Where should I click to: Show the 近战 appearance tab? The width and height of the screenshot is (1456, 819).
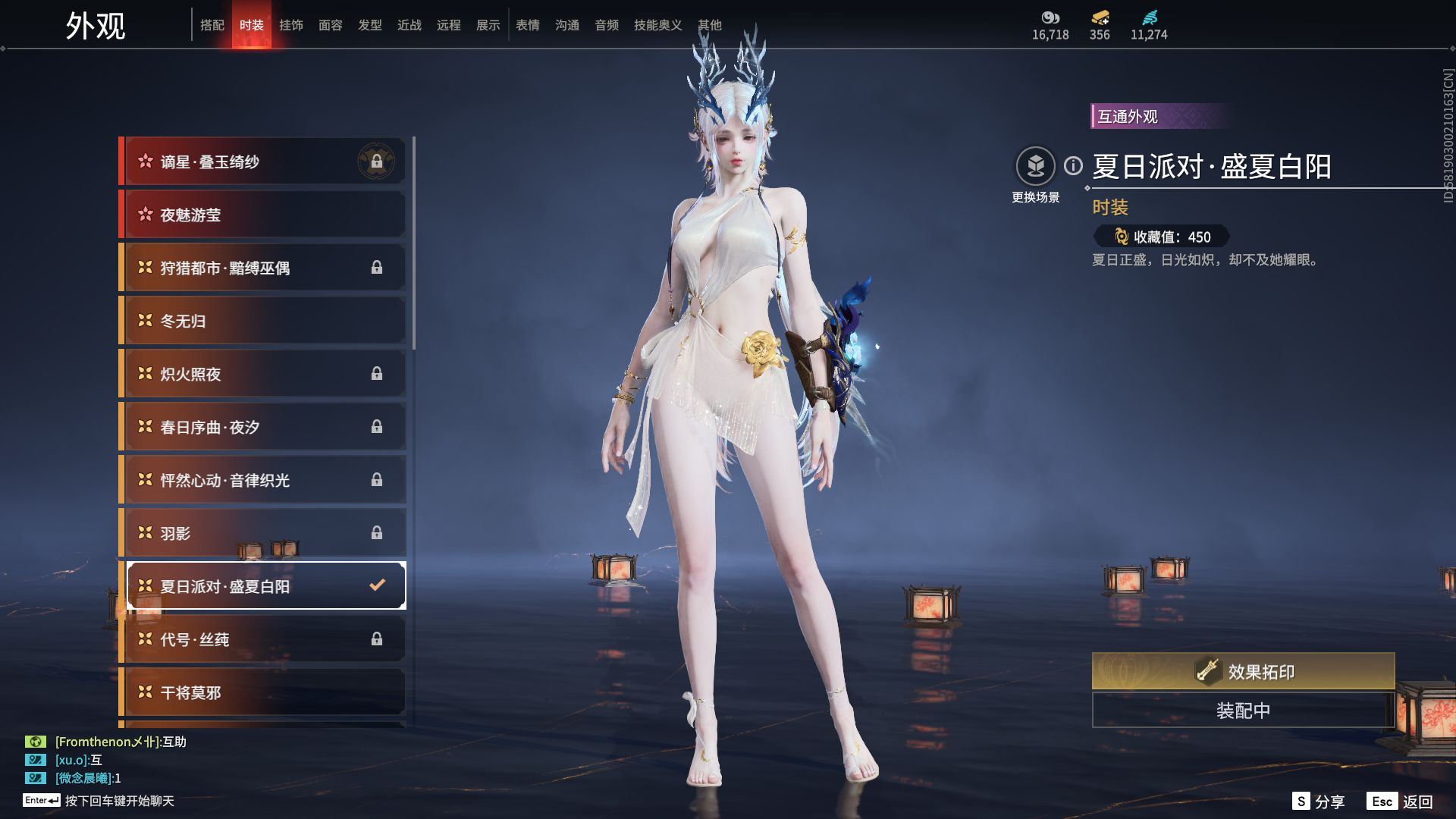point(409,25)
